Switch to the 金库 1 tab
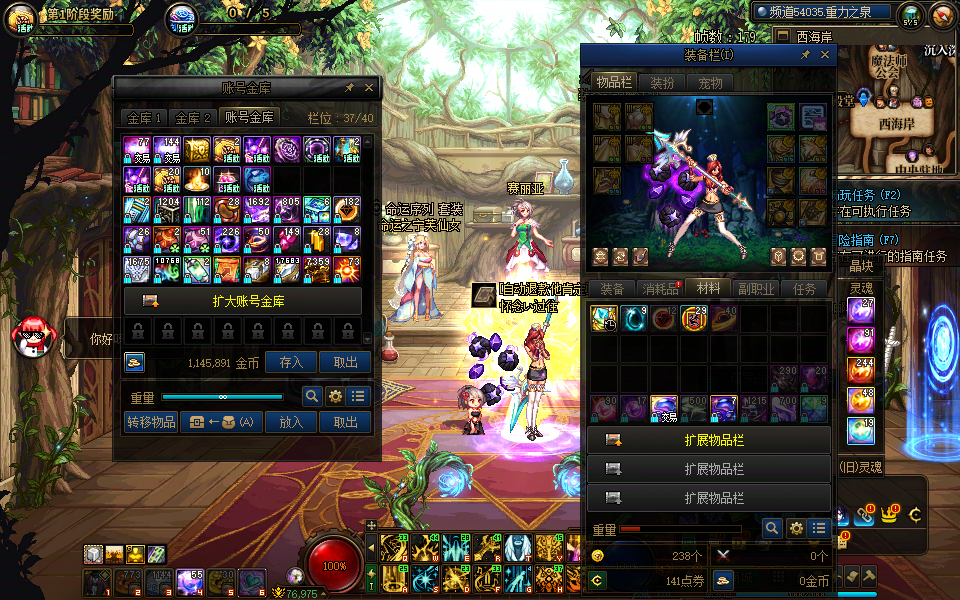The width and height of the screenshot is (960, 600). 144,118
